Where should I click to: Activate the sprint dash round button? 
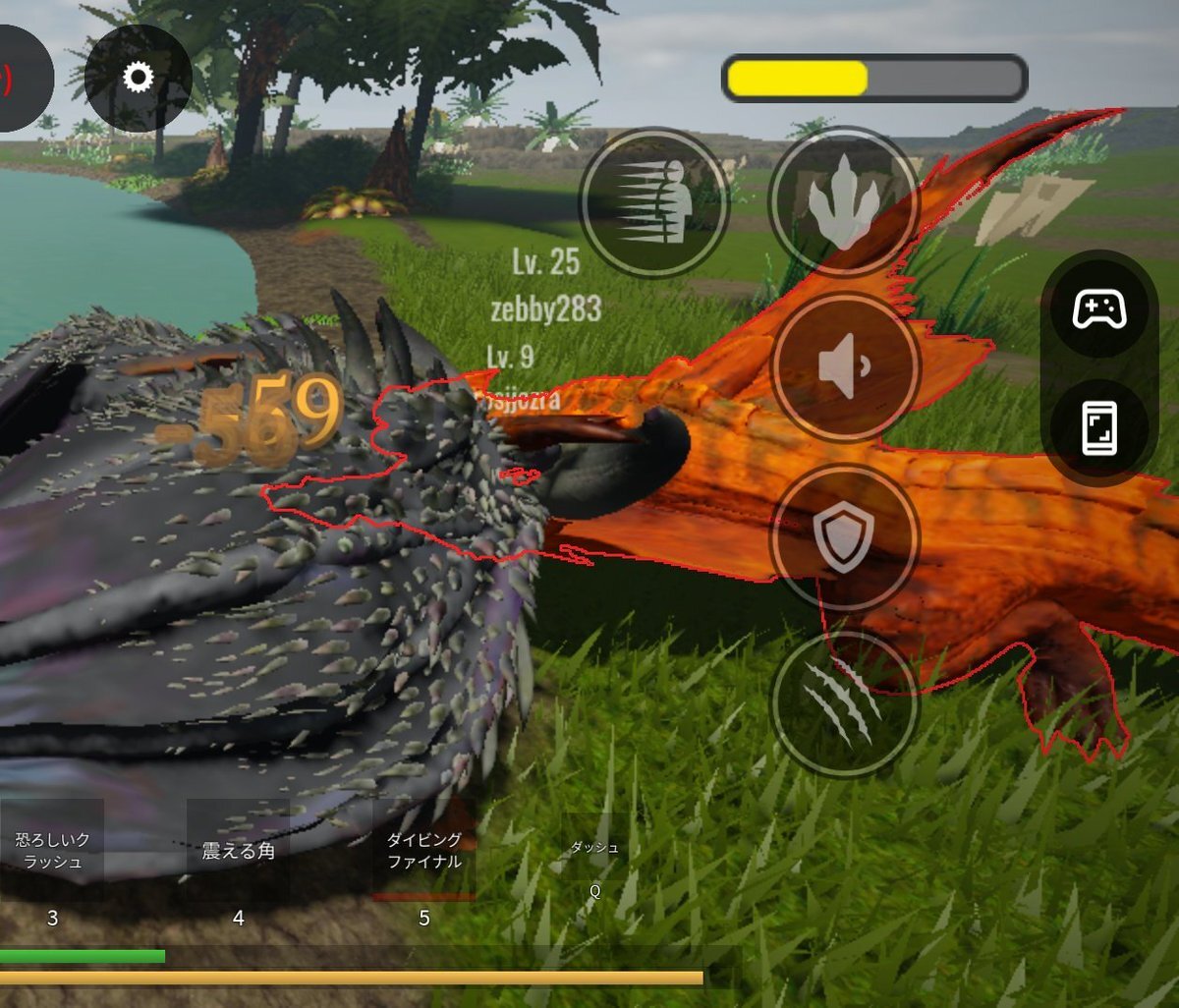(654, 203)
